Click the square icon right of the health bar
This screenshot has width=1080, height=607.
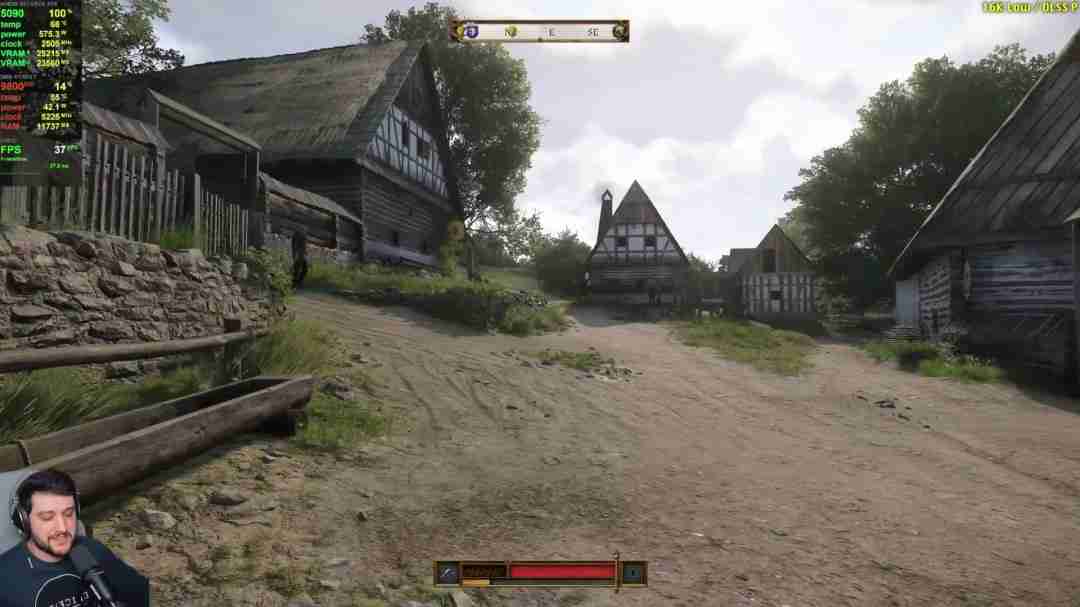click(633, 573)
